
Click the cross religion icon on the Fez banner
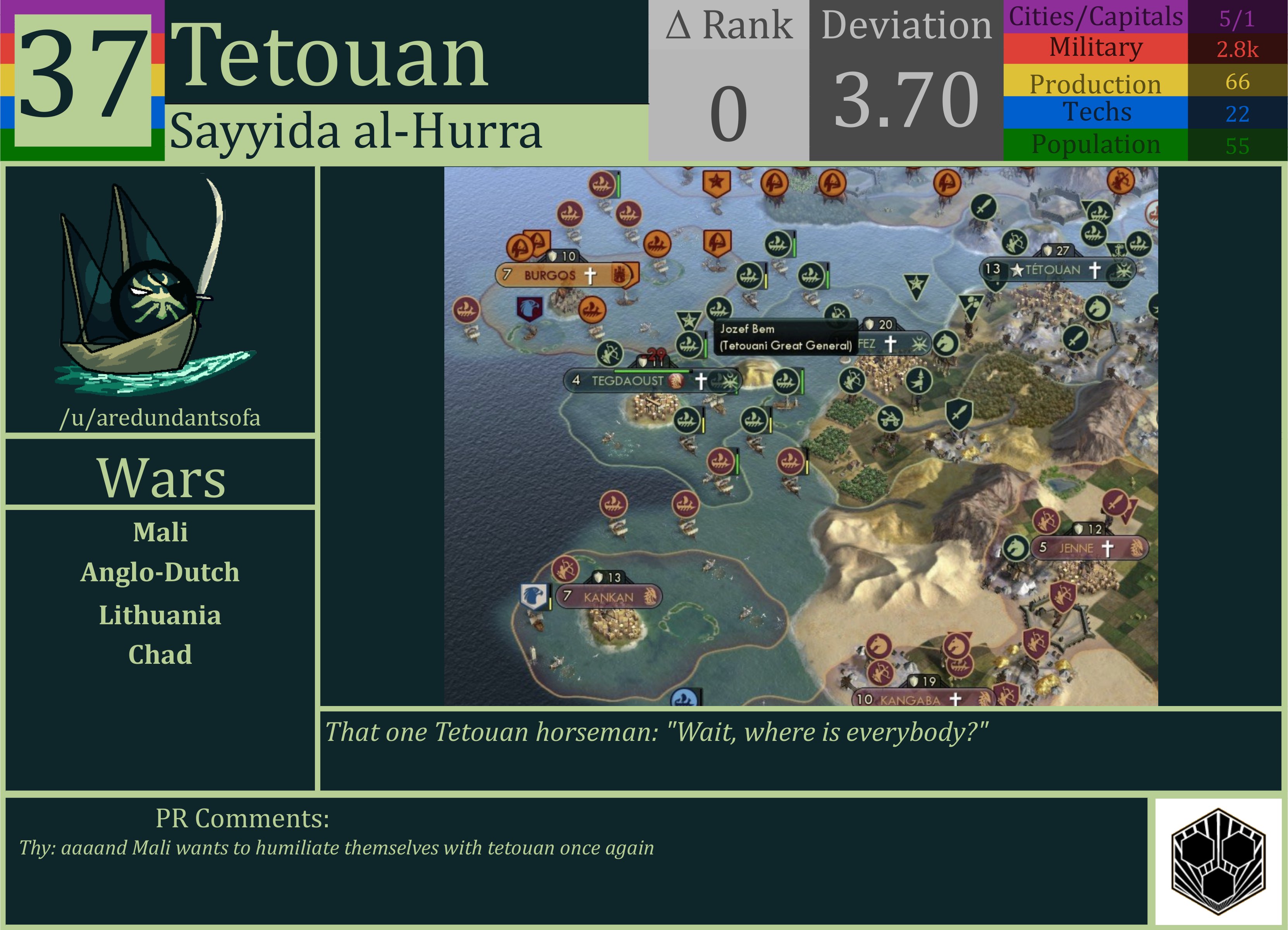pyautogui.click(x=891, y=345)
